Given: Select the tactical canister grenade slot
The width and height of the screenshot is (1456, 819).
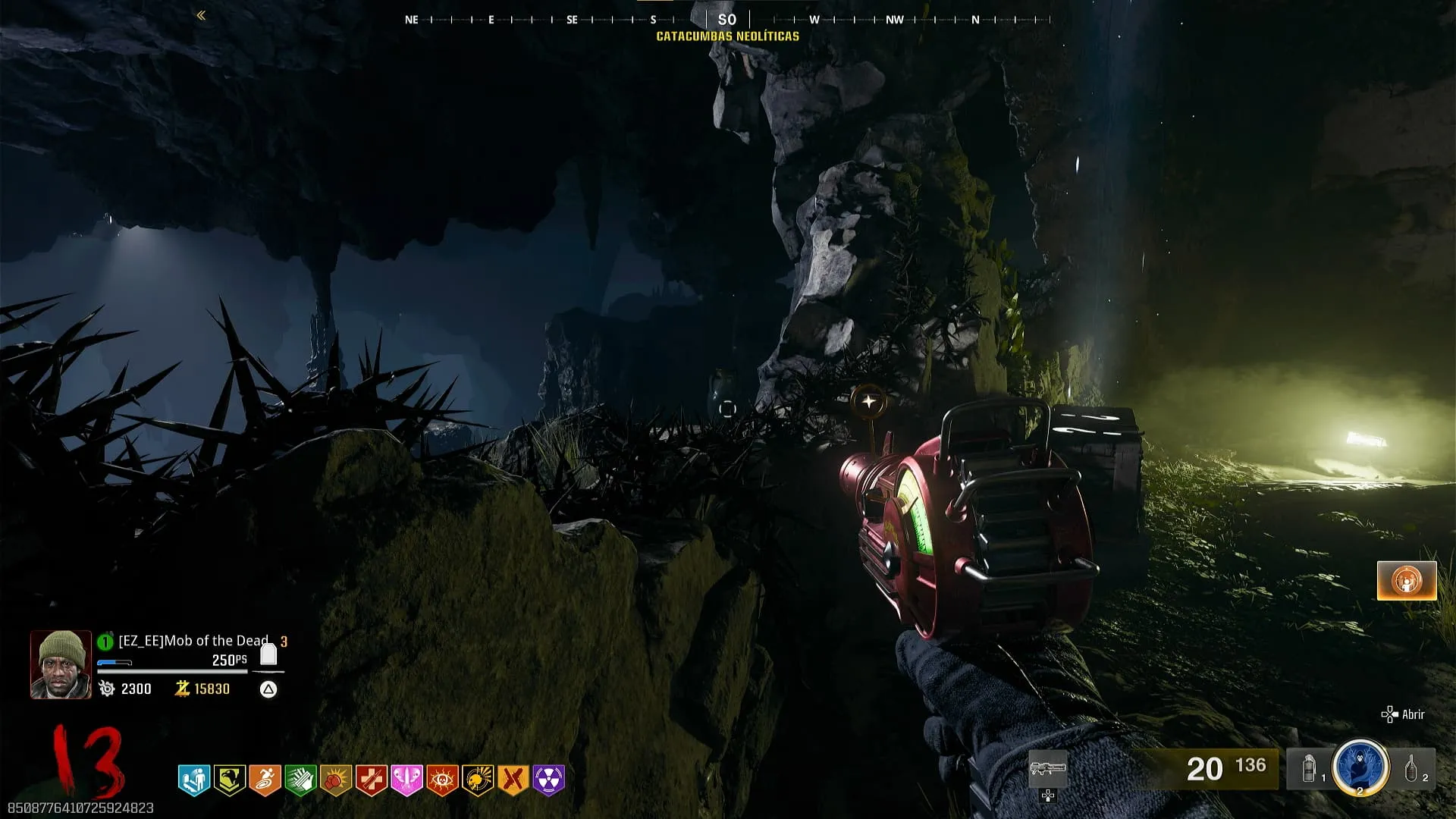Looking at the screenshot, I should [1309, 769].
